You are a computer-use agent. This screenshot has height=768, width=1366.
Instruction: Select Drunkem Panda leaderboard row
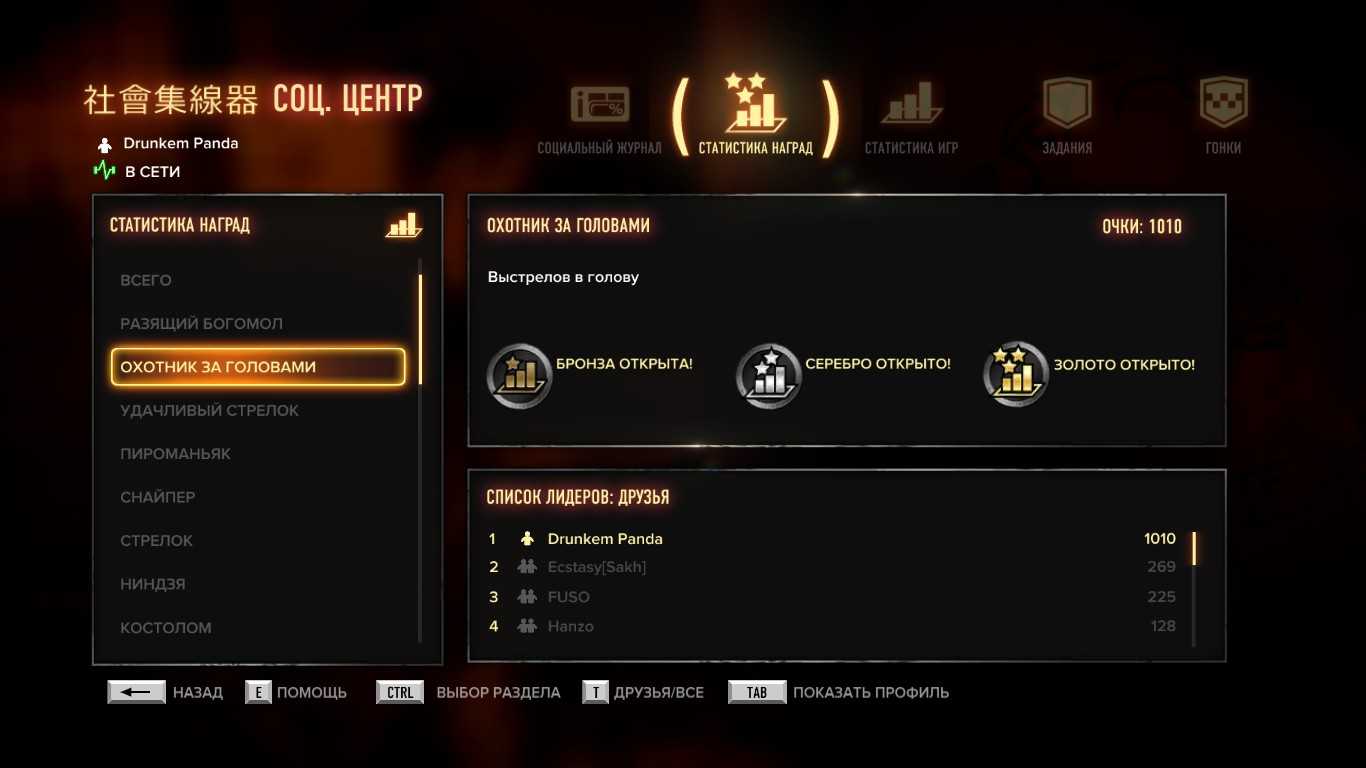coord(605,539)
